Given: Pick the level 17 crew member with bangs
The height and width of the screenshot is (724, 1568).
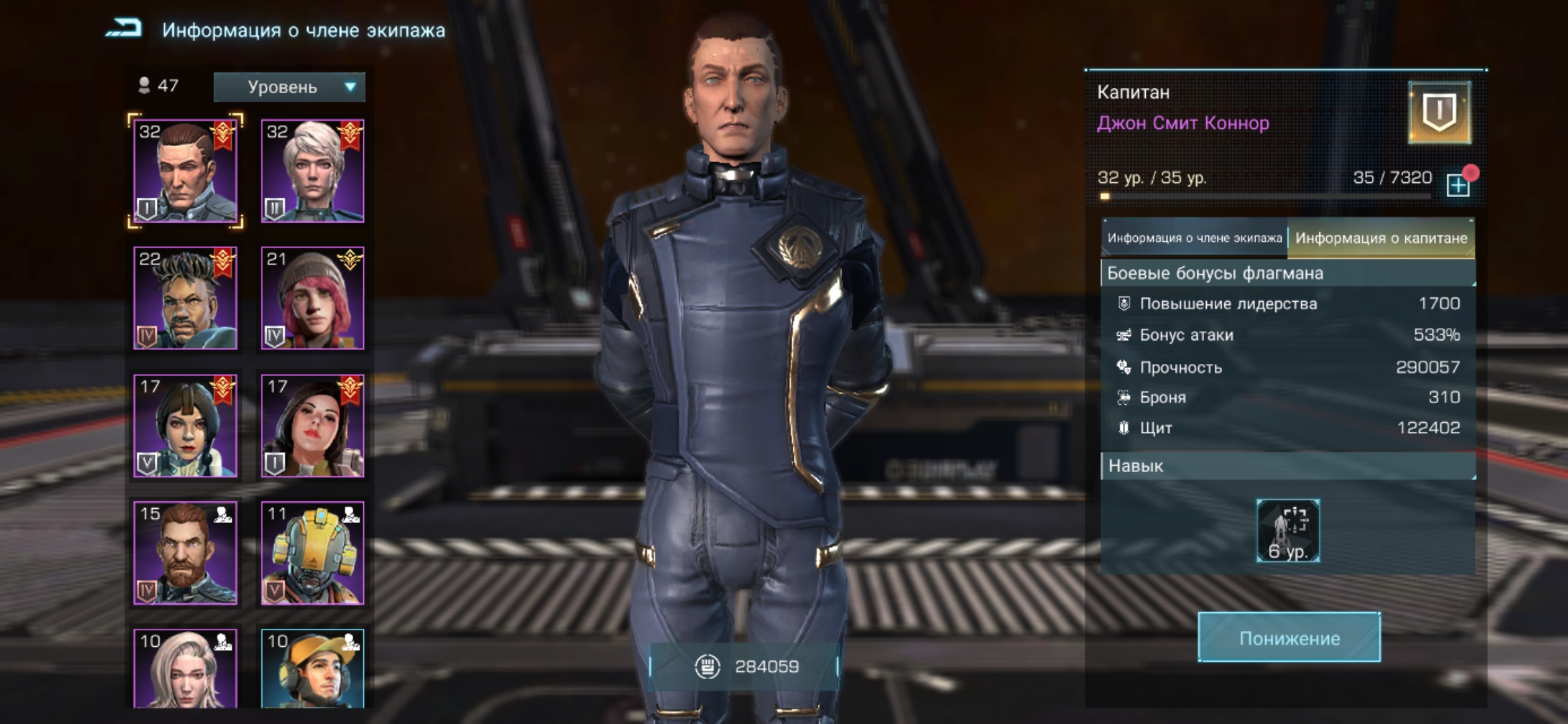Looking at the screenshot, I should coord(186,426).
